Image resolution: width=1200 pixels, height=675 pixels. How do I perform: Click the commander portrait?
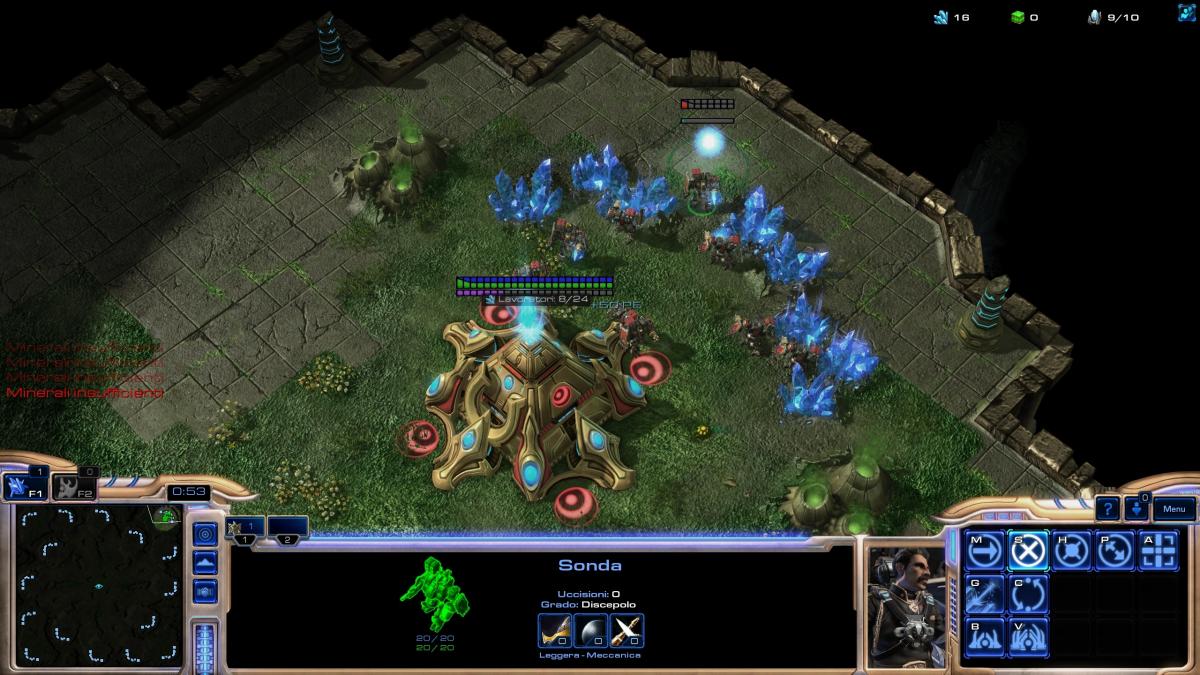906,605
